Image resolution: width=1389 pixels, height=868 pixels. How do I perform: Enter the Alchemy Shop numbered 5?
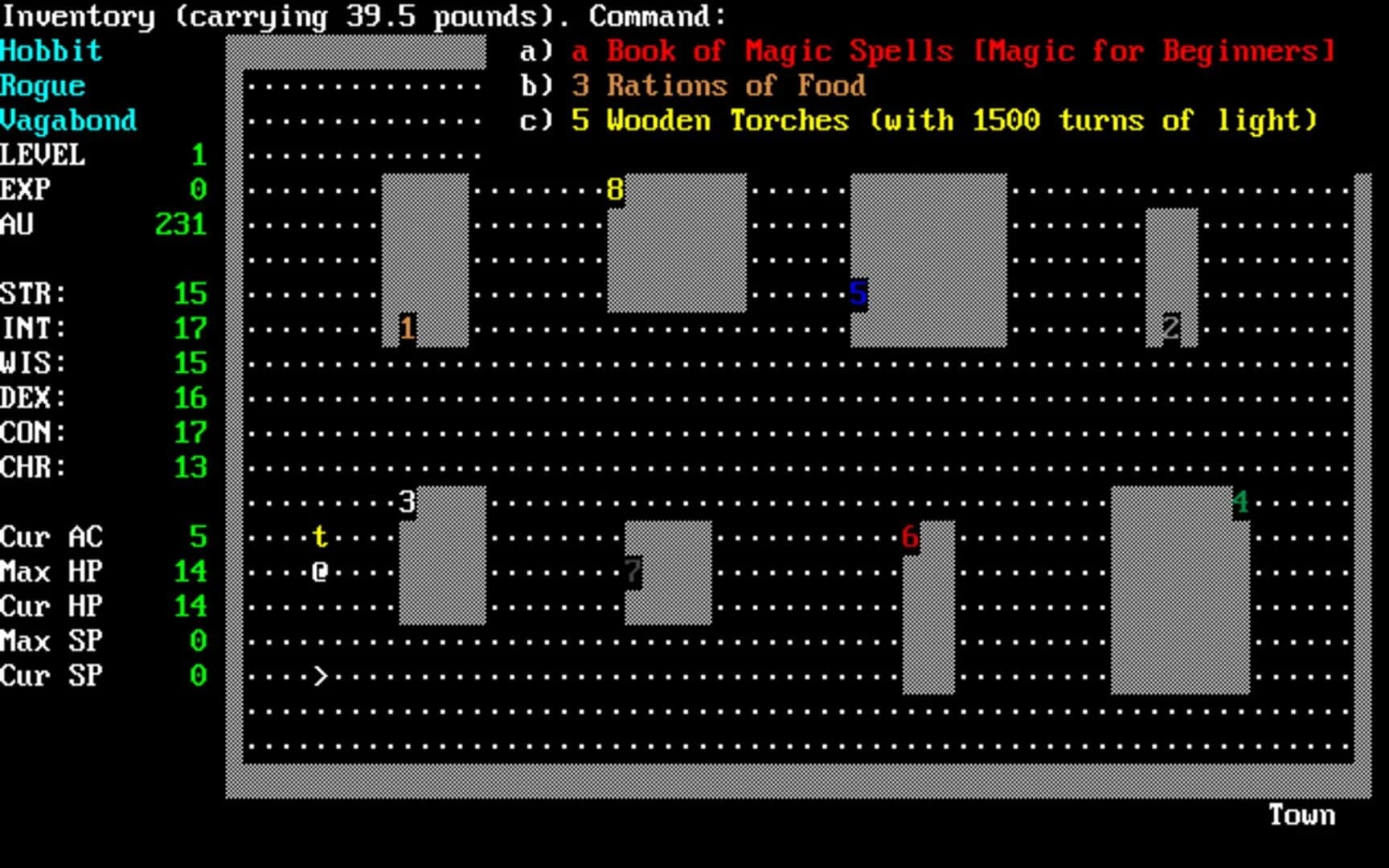click(x=857, y=295)
